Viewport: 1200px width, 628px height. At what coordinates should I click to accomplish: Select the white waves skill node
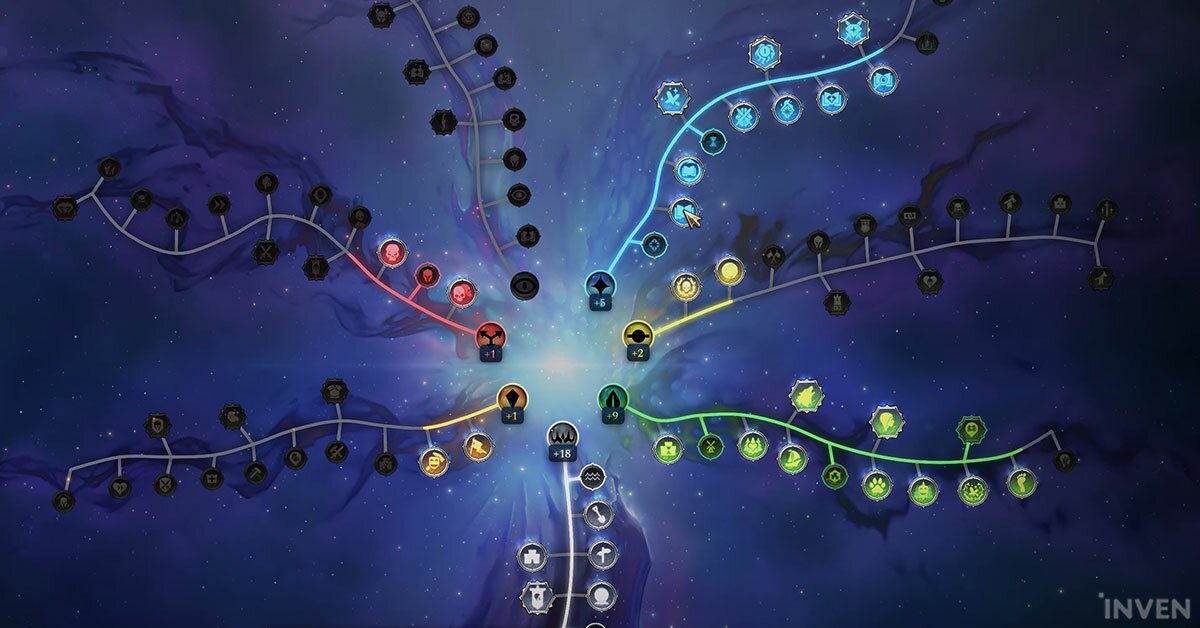pyautogui.click(x=592, y=477)
